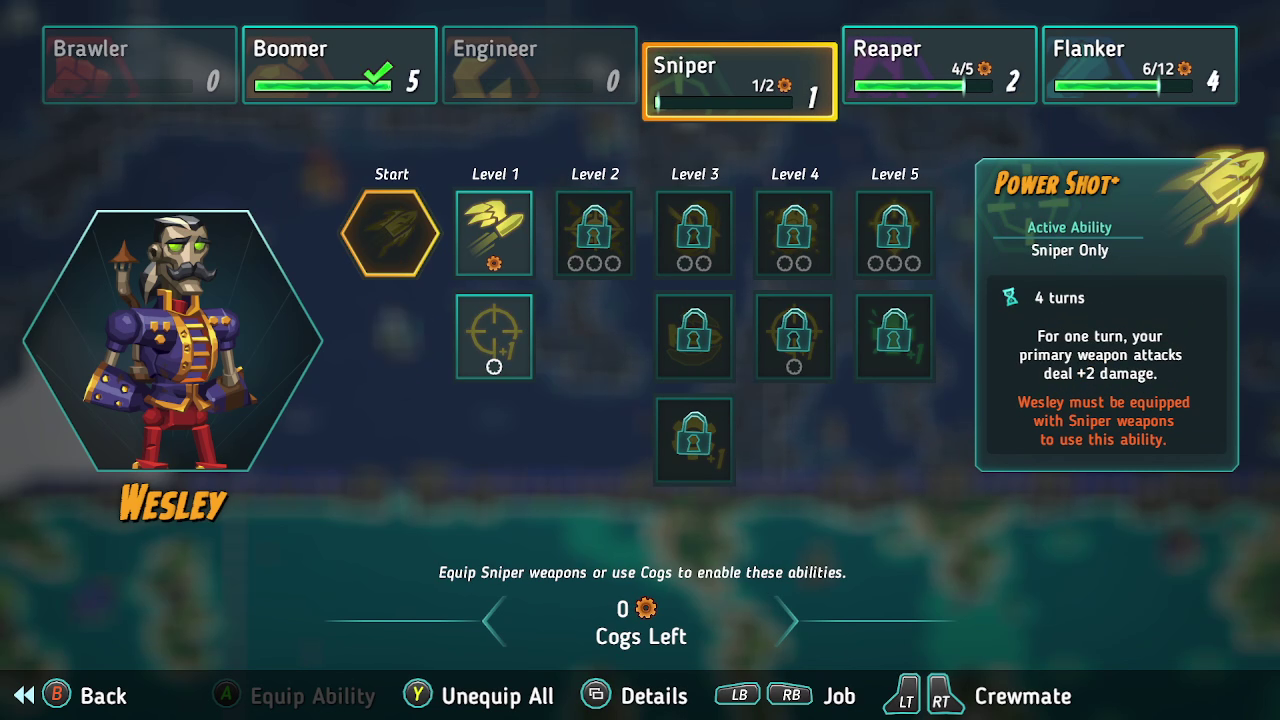Click the green locked Level 5 ability icon
Viewport: 1280px width, 720px height.
tap(894, 335)
